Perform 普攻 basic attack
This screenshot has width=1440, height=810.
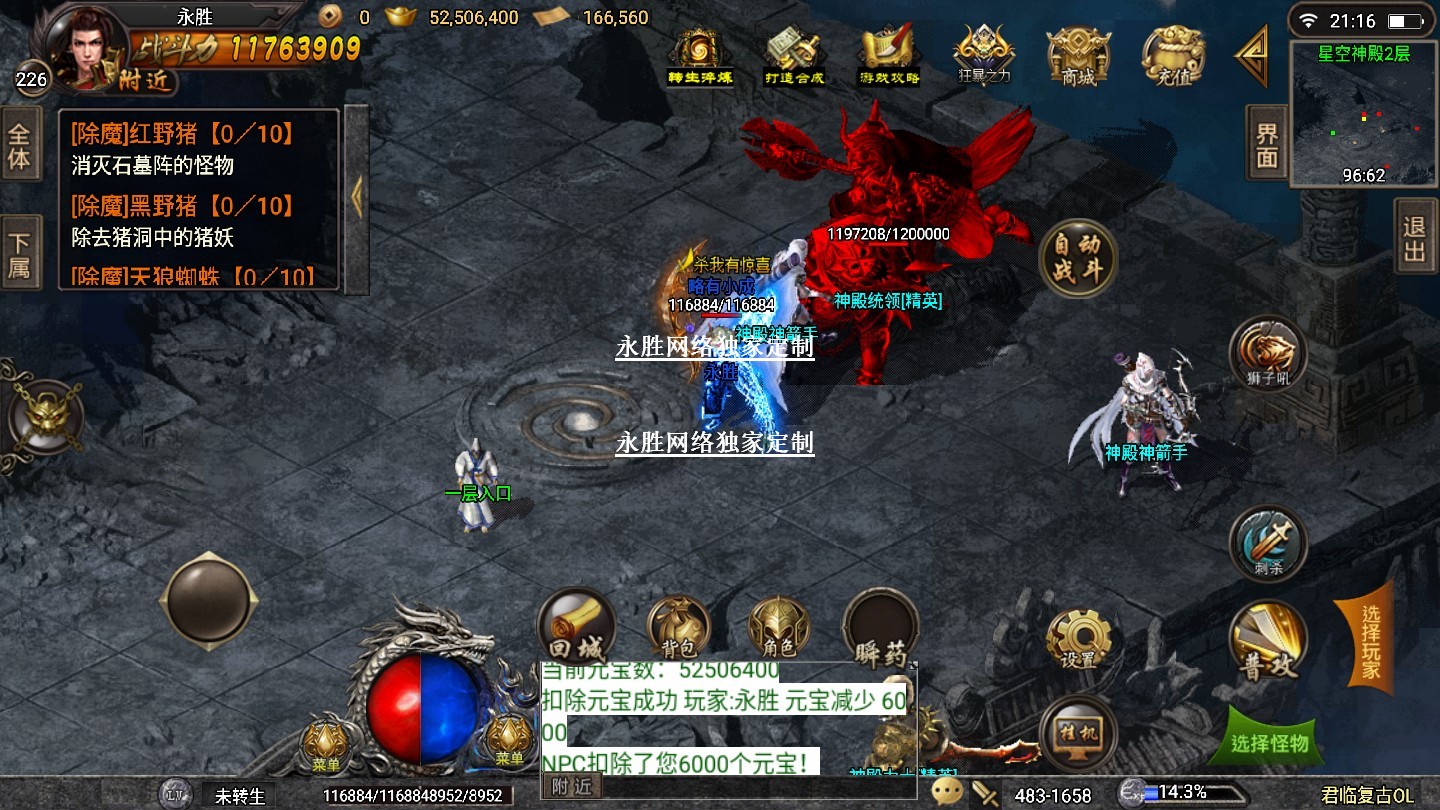pos(1268,642)
